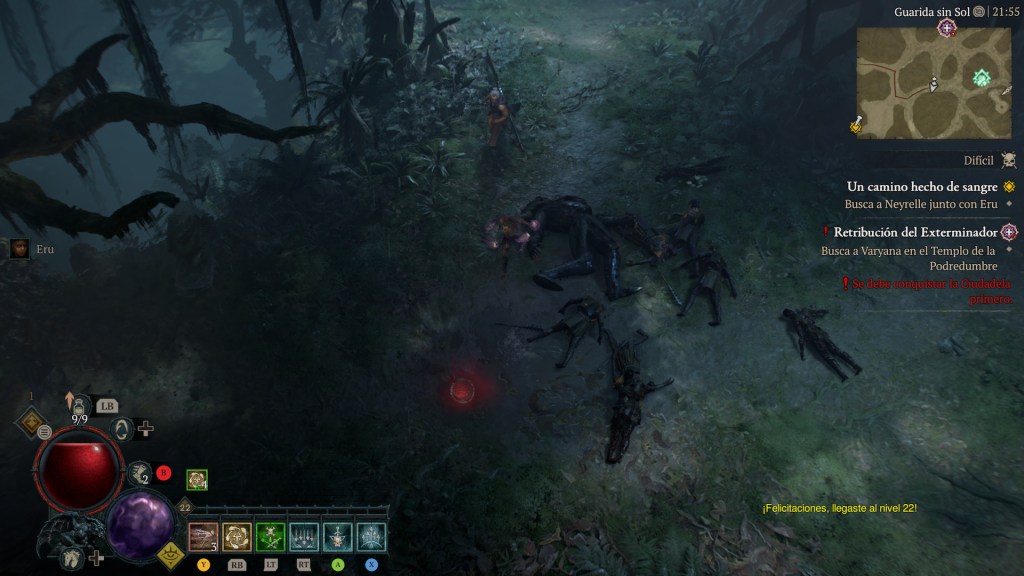Click the Difícil difficulty skull icon

[x=1008, y=160]
